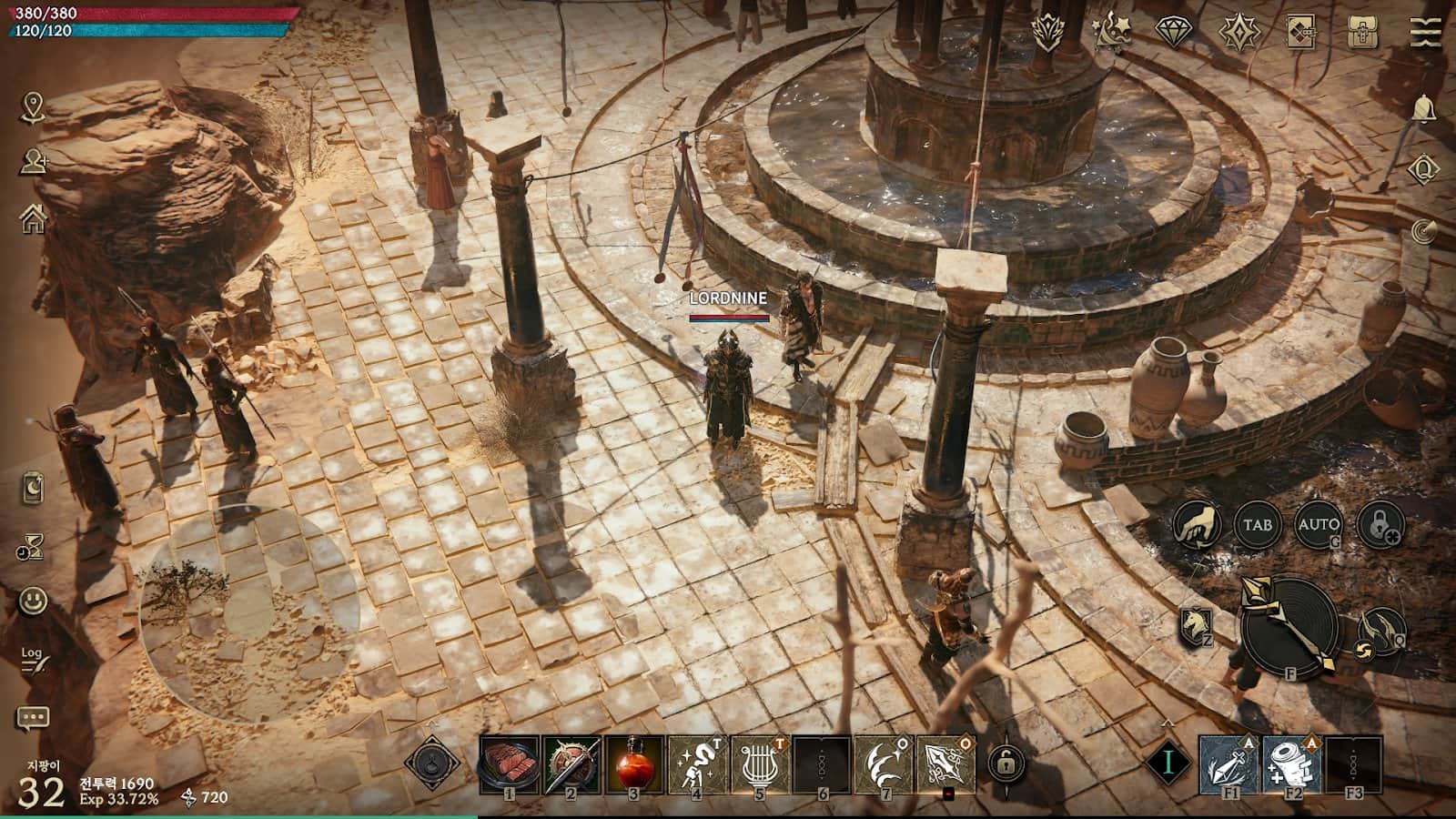
Task: Use the staff basic attack button
Action: click(x=1289, y=625)
